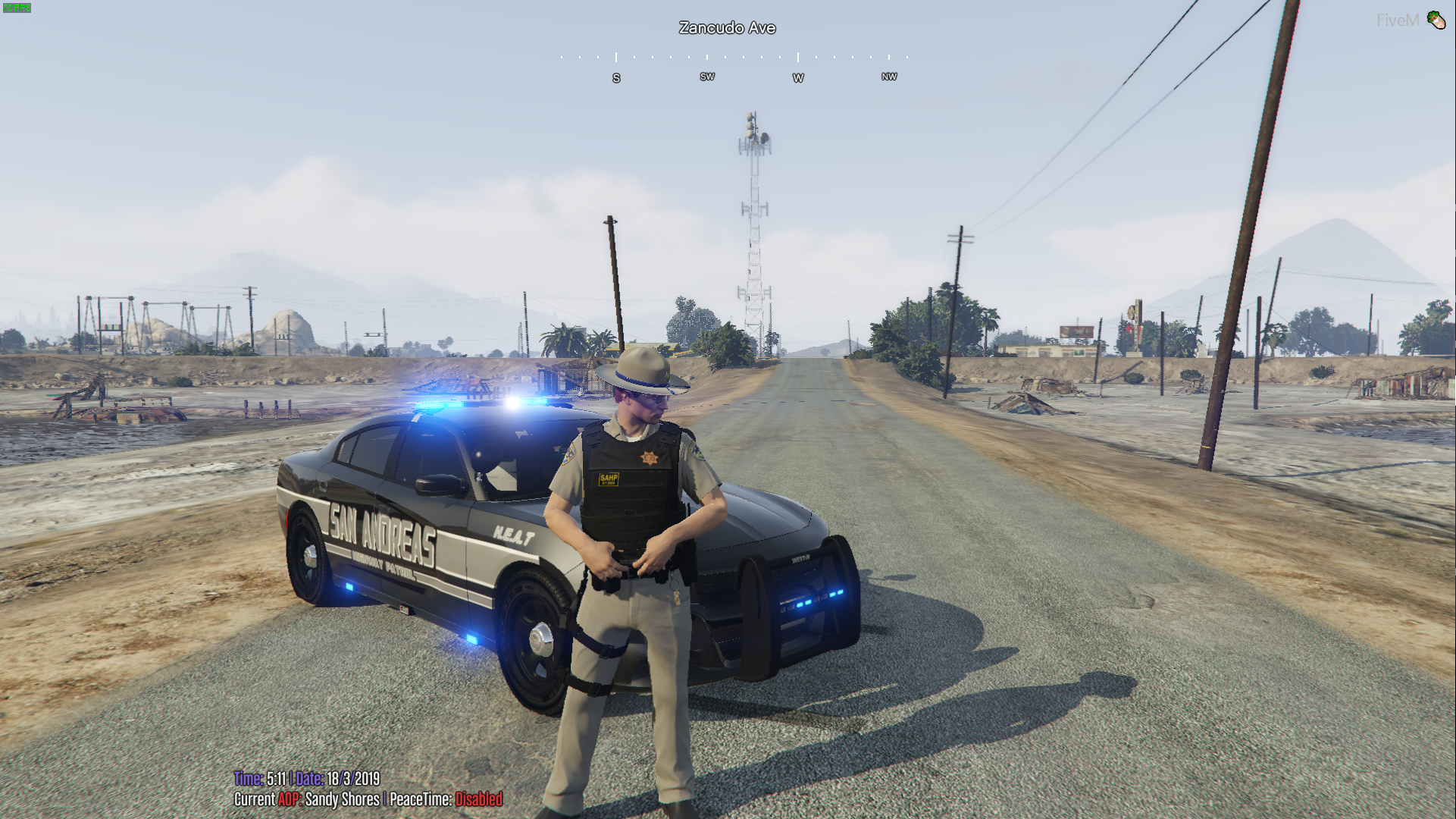Select the Zancudo Ave street label
This screenshot has height=819, width=1456.
(728, 27)
